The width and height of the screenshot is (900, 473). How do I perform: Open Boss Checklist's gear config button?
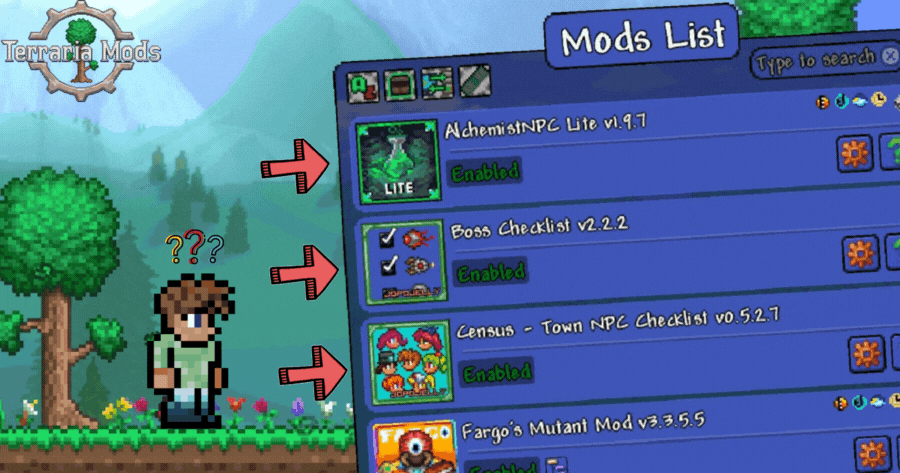click(x=860, y=253)
